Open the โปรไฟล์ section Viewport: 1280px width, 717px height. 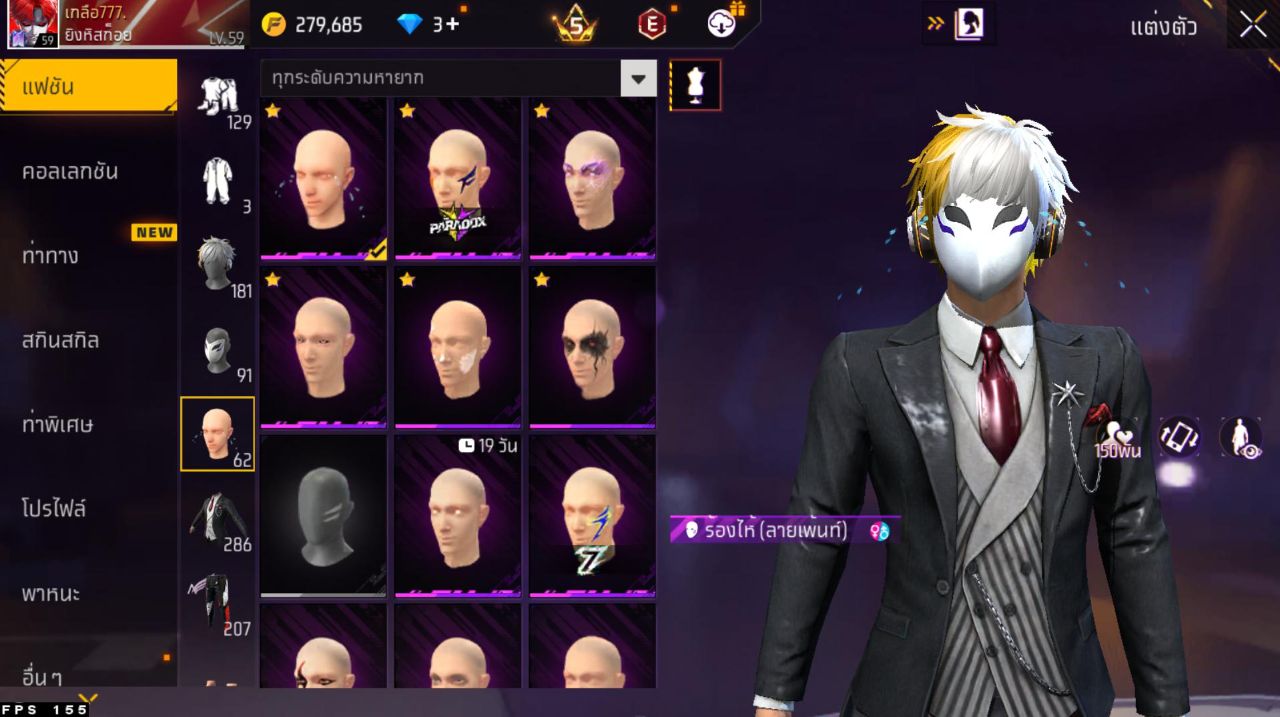click(x=54, y=509)
